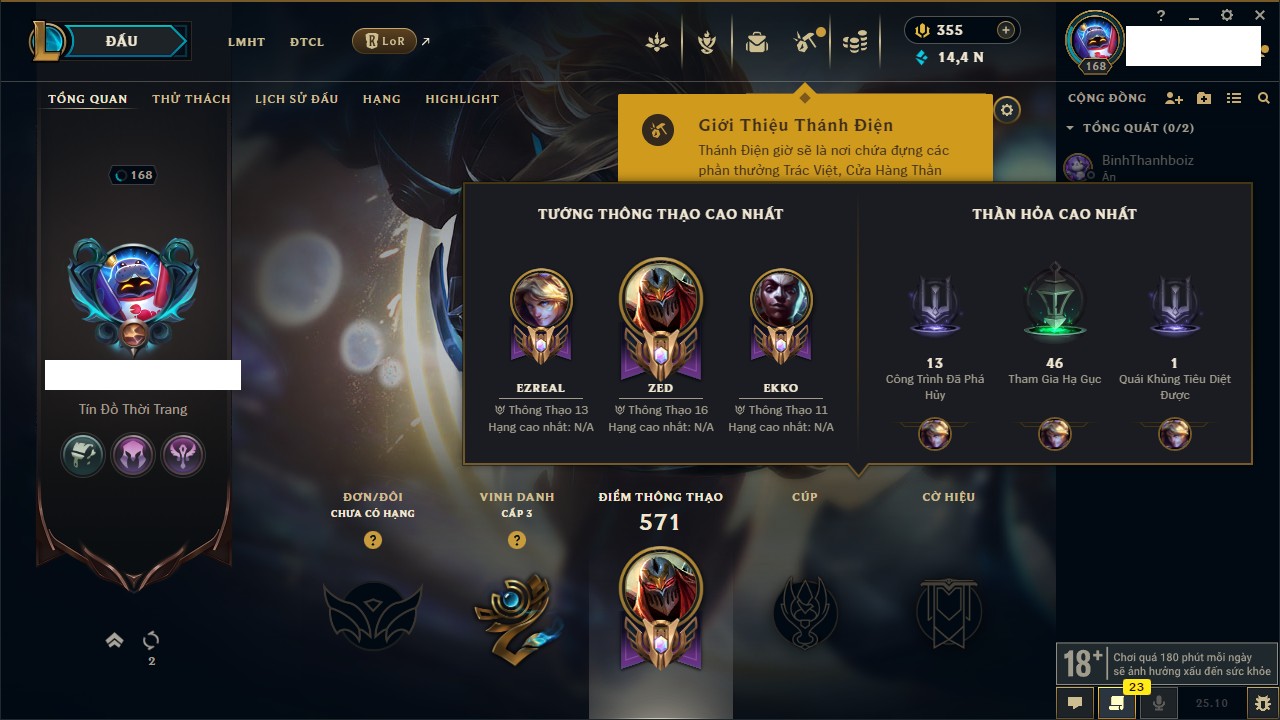This screenshot has height=720, width=1280.
Task: Launch the LoR shortcut button
Action: (x=385, y=41)
